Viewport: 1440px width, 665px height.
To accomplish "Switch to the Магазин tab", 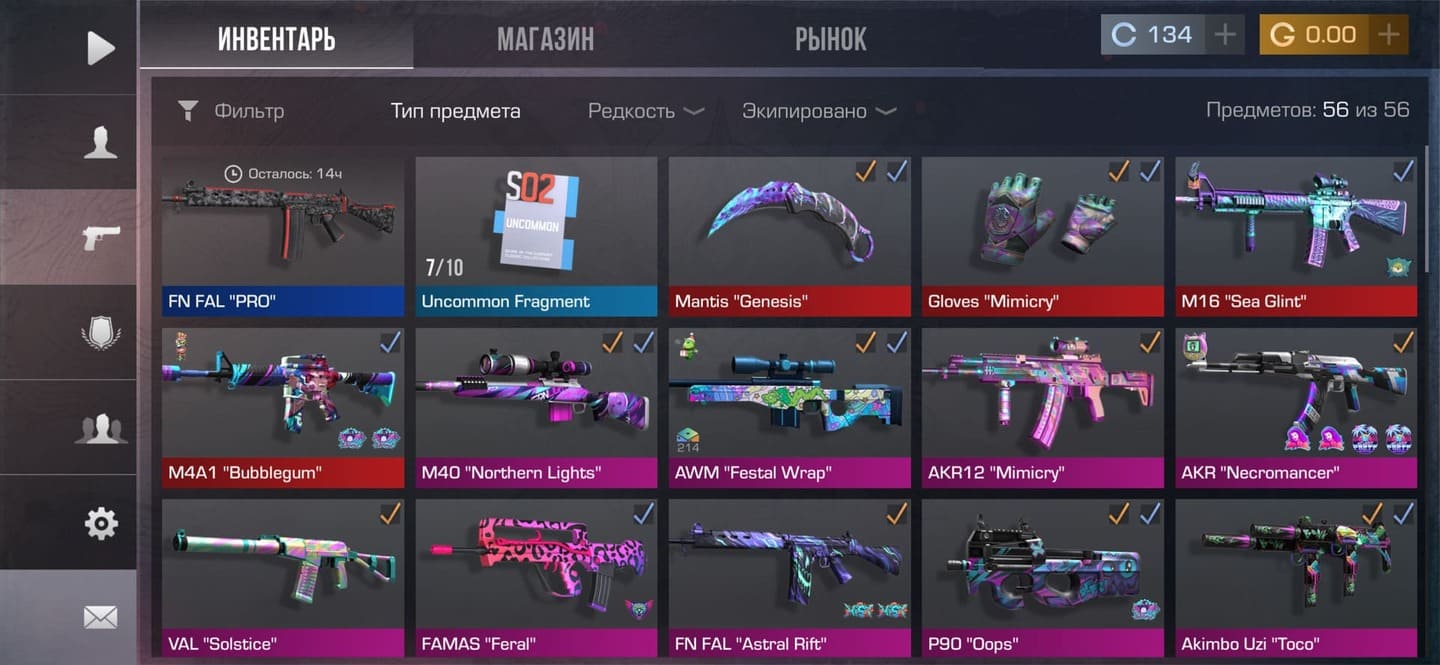I will [545, 39].
